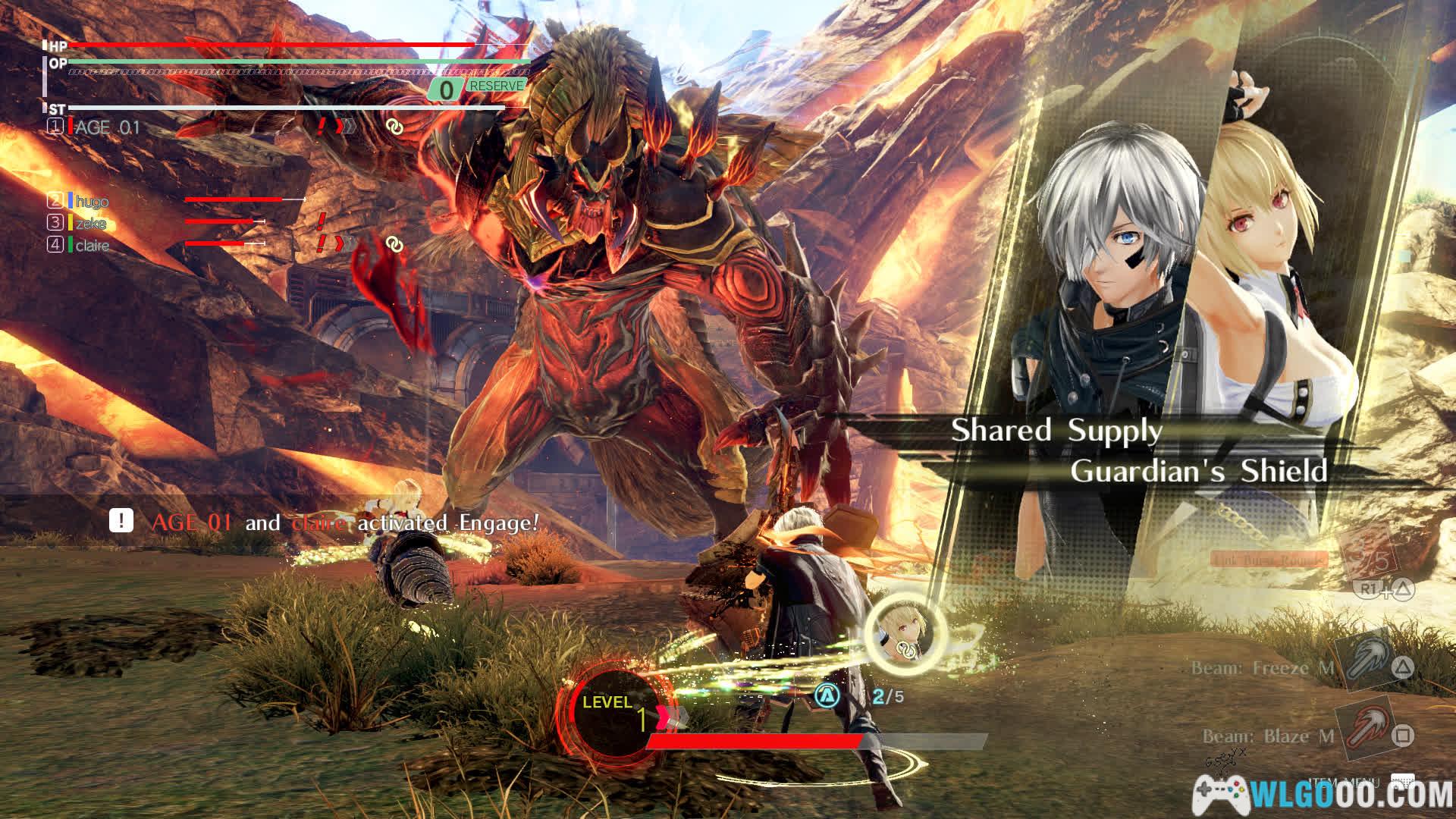
Task: Select the Beam: Freeze M bullet icon
Action: (1363, 660)
